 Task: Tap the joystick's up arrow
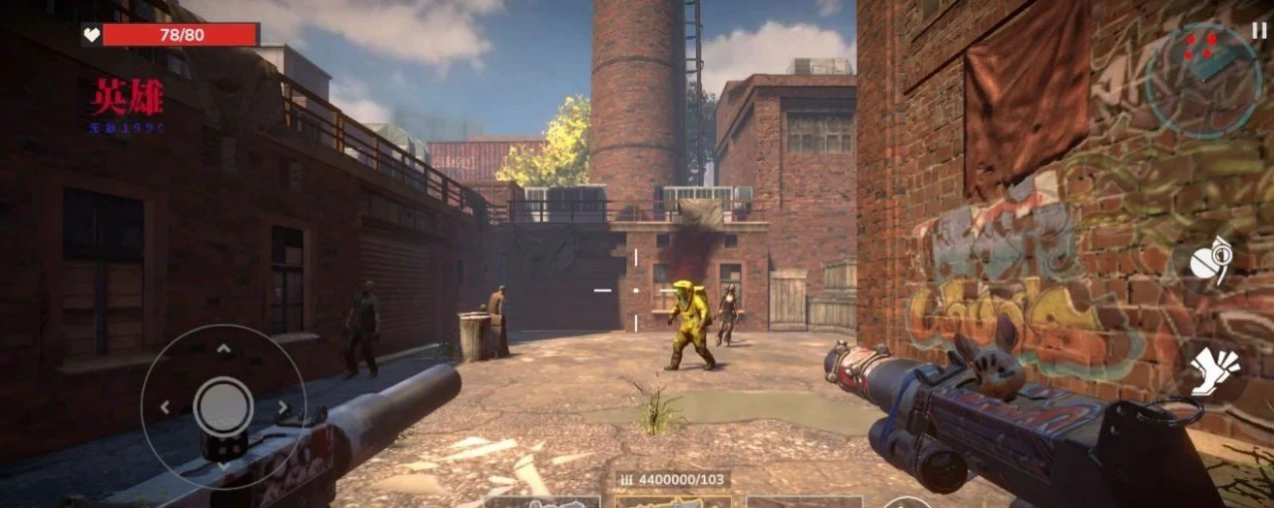[x=224, y=348]
